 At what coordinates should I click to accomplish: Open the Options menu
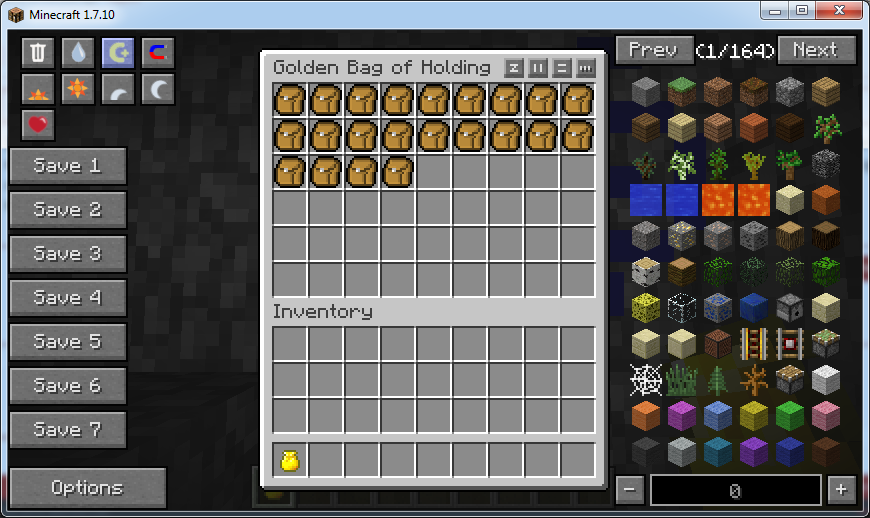coord(87,488)
